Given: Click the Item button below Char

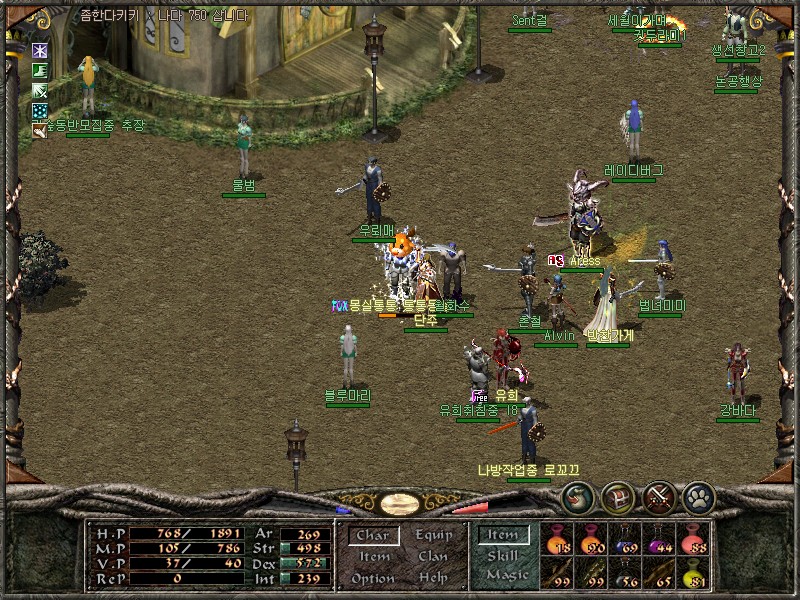Looking at the screenshot, I should coord(374,556).
